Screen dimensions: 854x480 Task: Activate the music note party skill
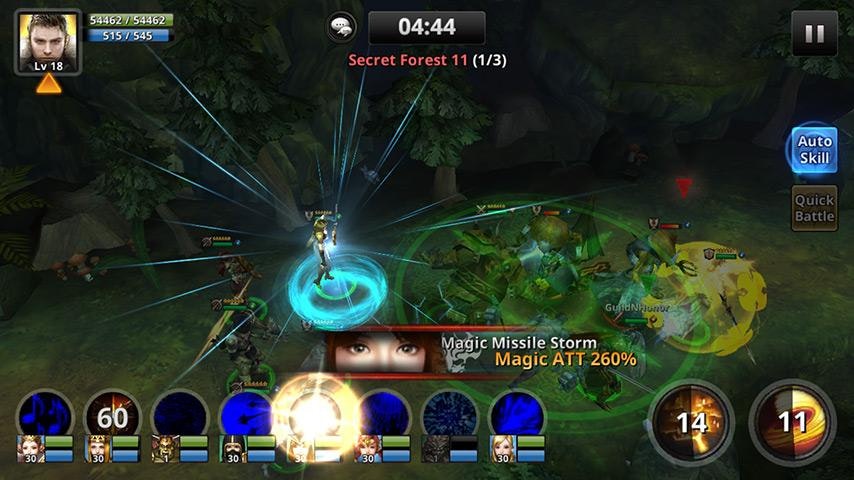click(45, 415)
